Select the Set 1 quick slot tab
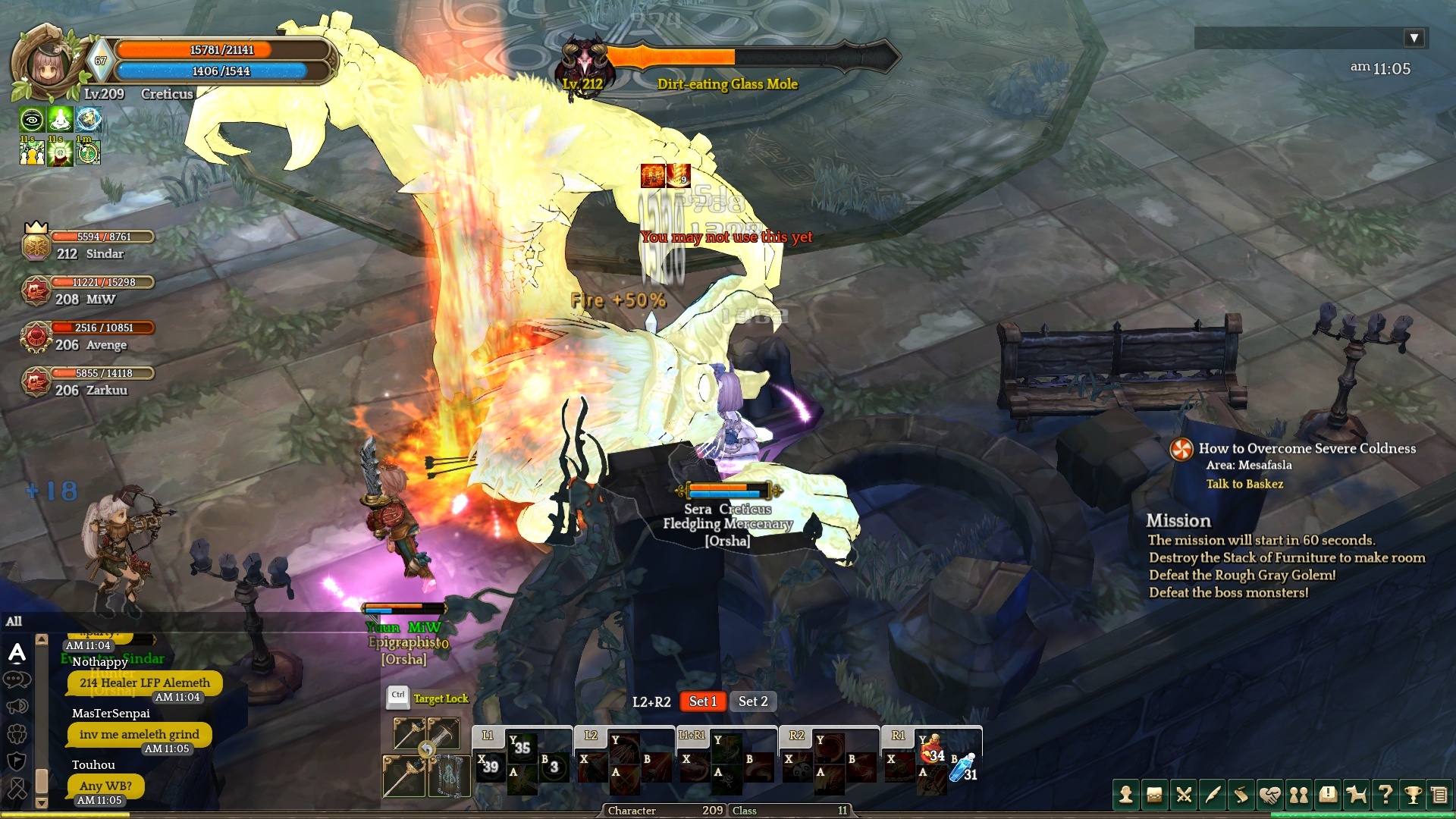1456x819 pixels. (x=702, y=701)
